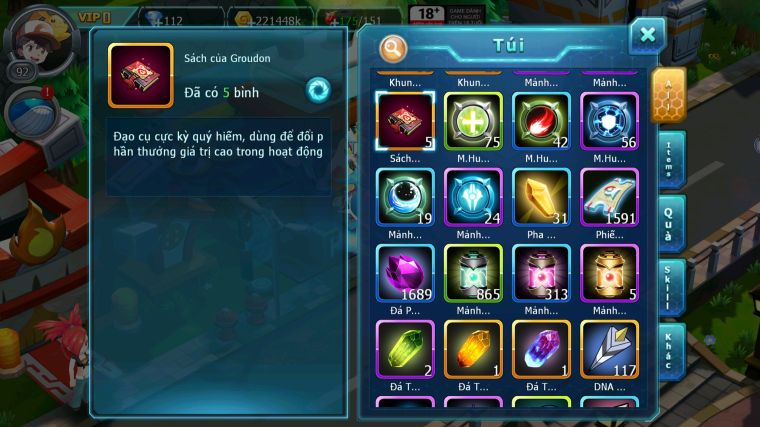Open the bag search magnifier
Image resolution: width=760 pixels, height=427 pixels.
[394, 47]
